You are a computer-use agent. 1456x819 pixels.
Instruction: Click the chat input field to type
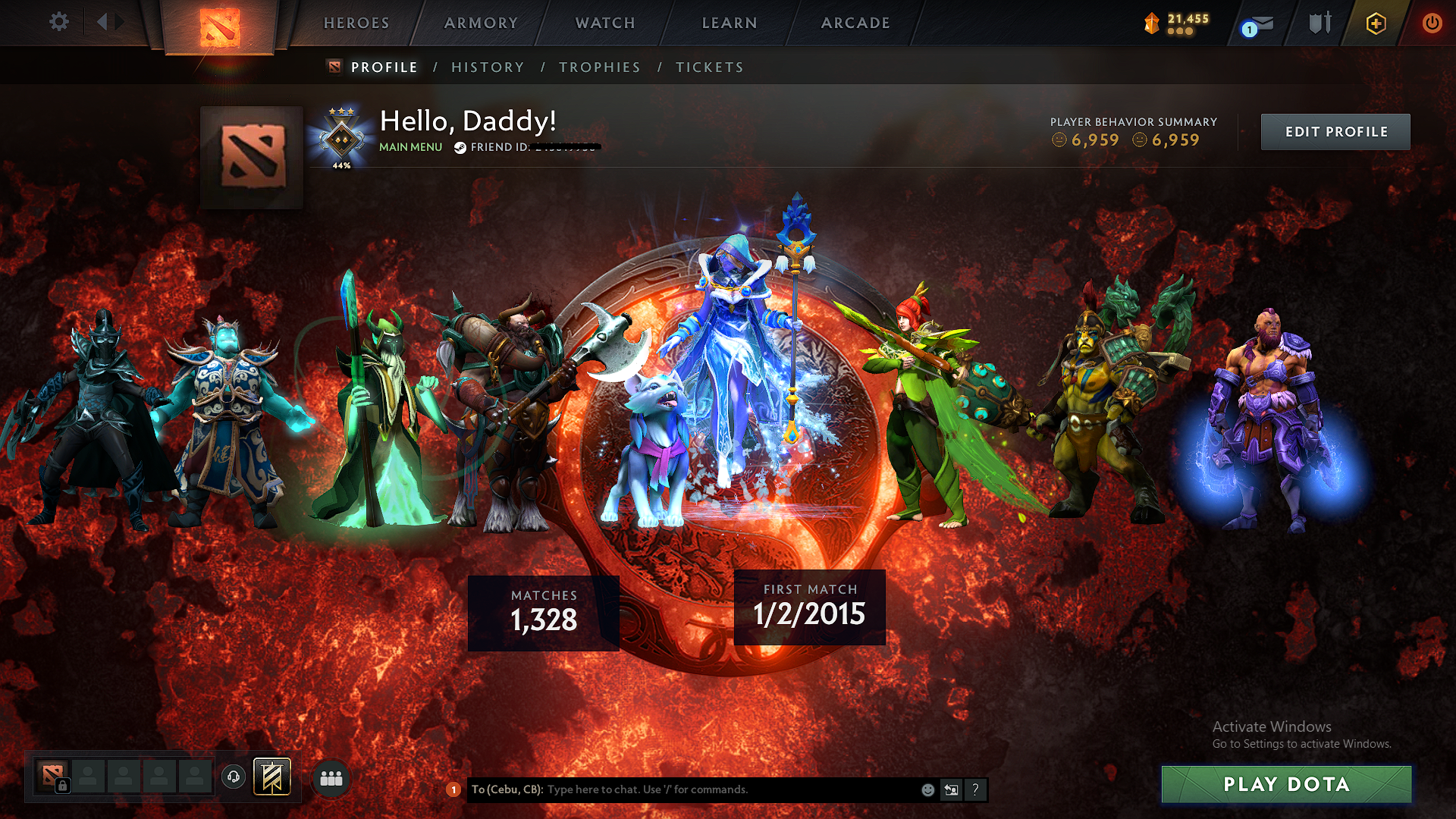[x=682, y=789]
